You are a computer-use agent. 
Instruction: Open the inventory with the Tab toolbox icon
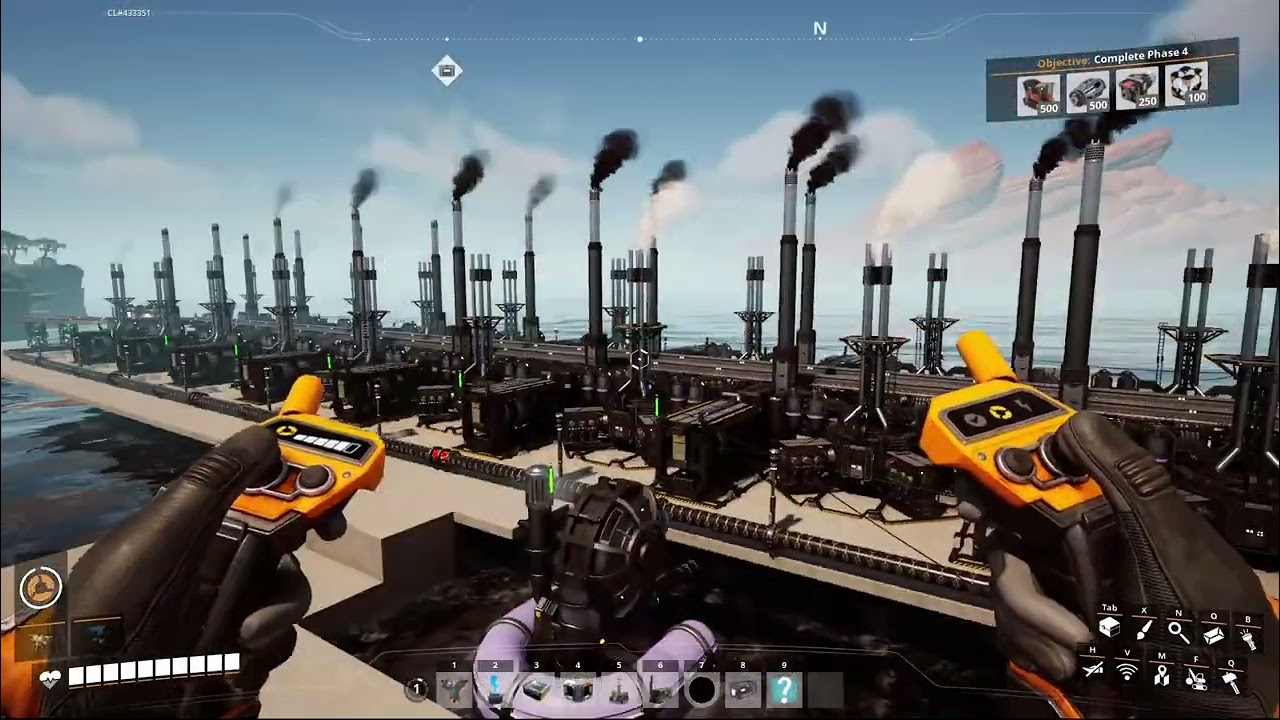[x=1109, y=629]
